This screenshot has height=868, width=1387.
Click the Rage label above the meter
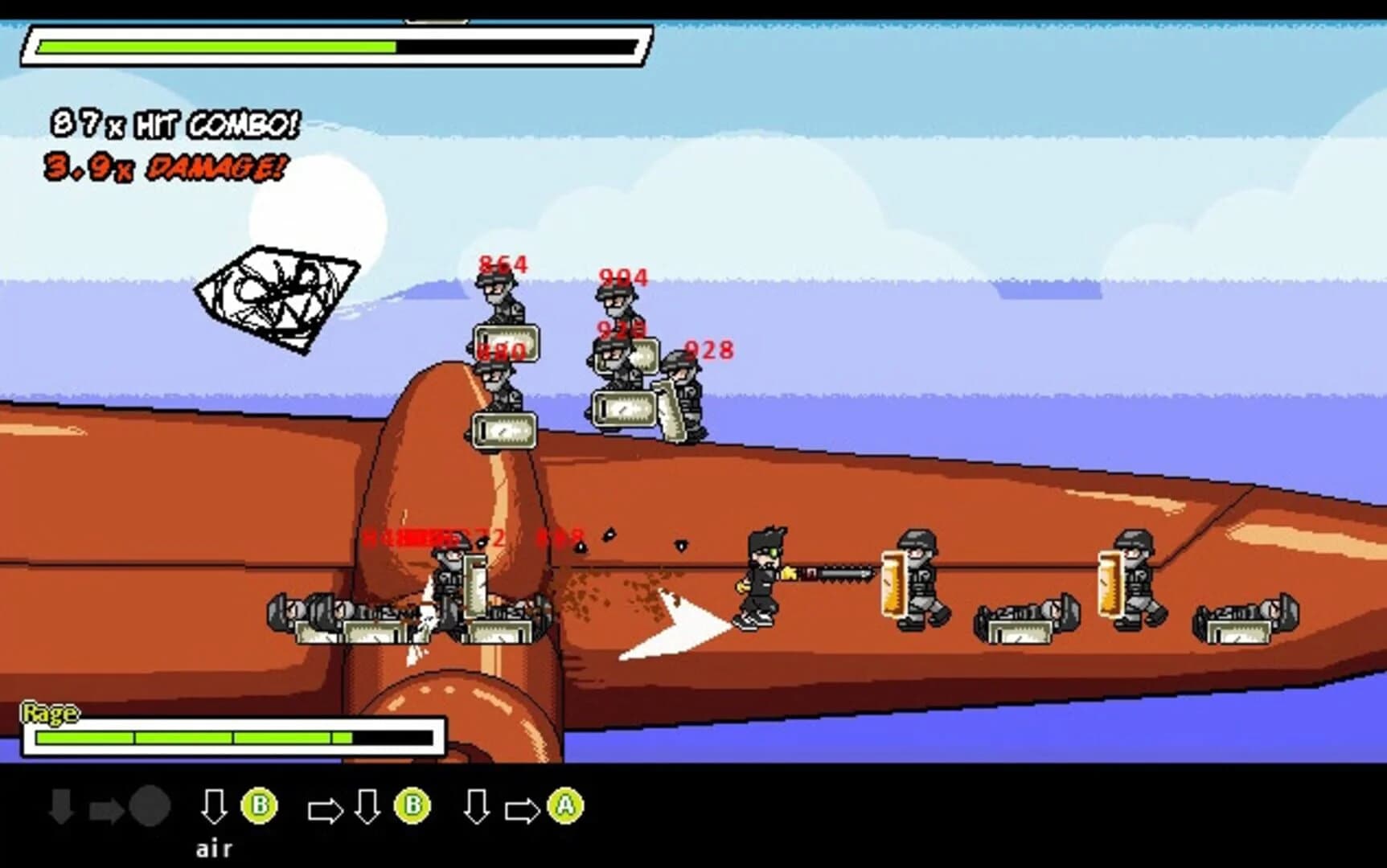[50, 712]
